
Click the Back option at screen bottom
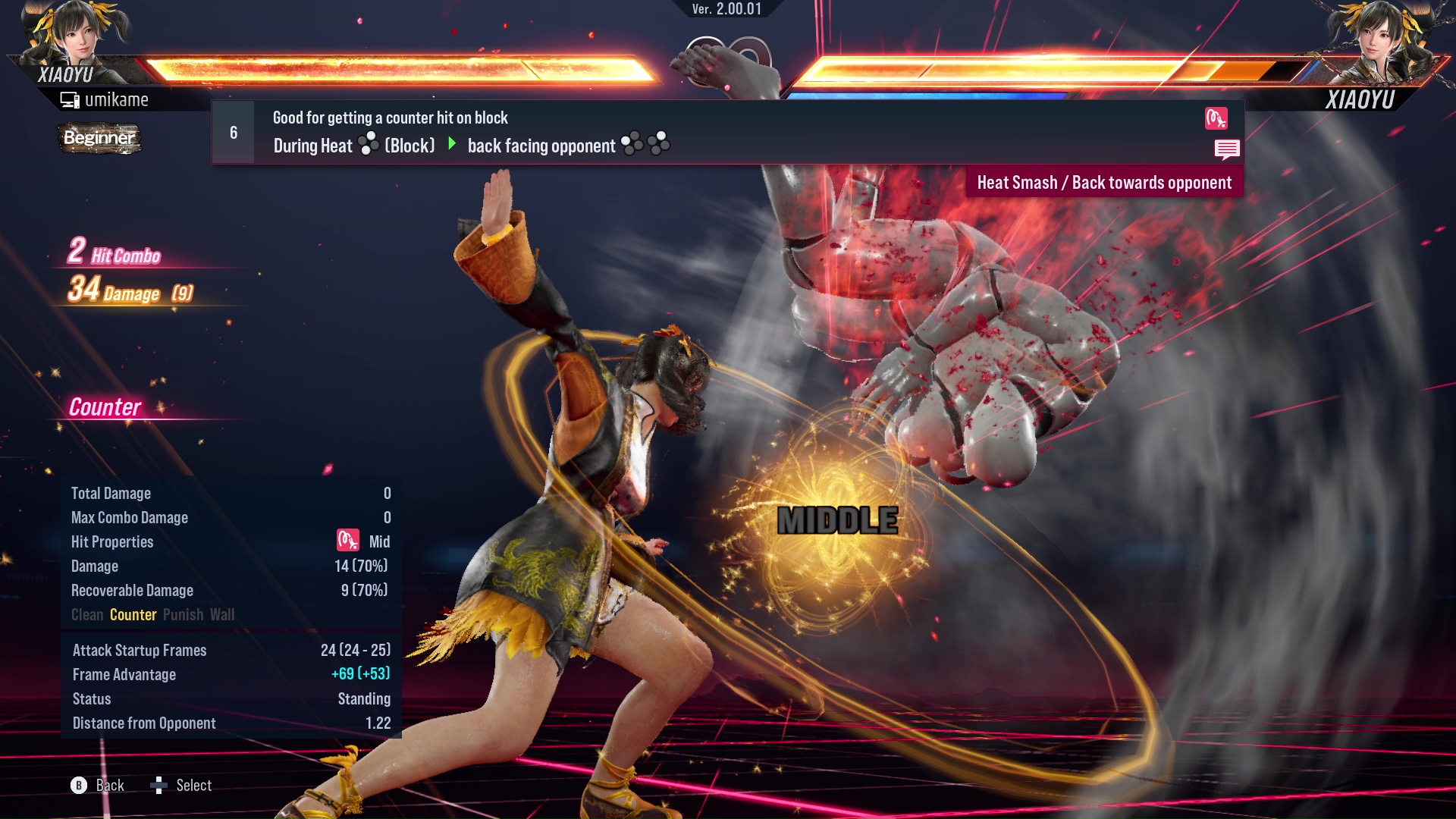109,786
